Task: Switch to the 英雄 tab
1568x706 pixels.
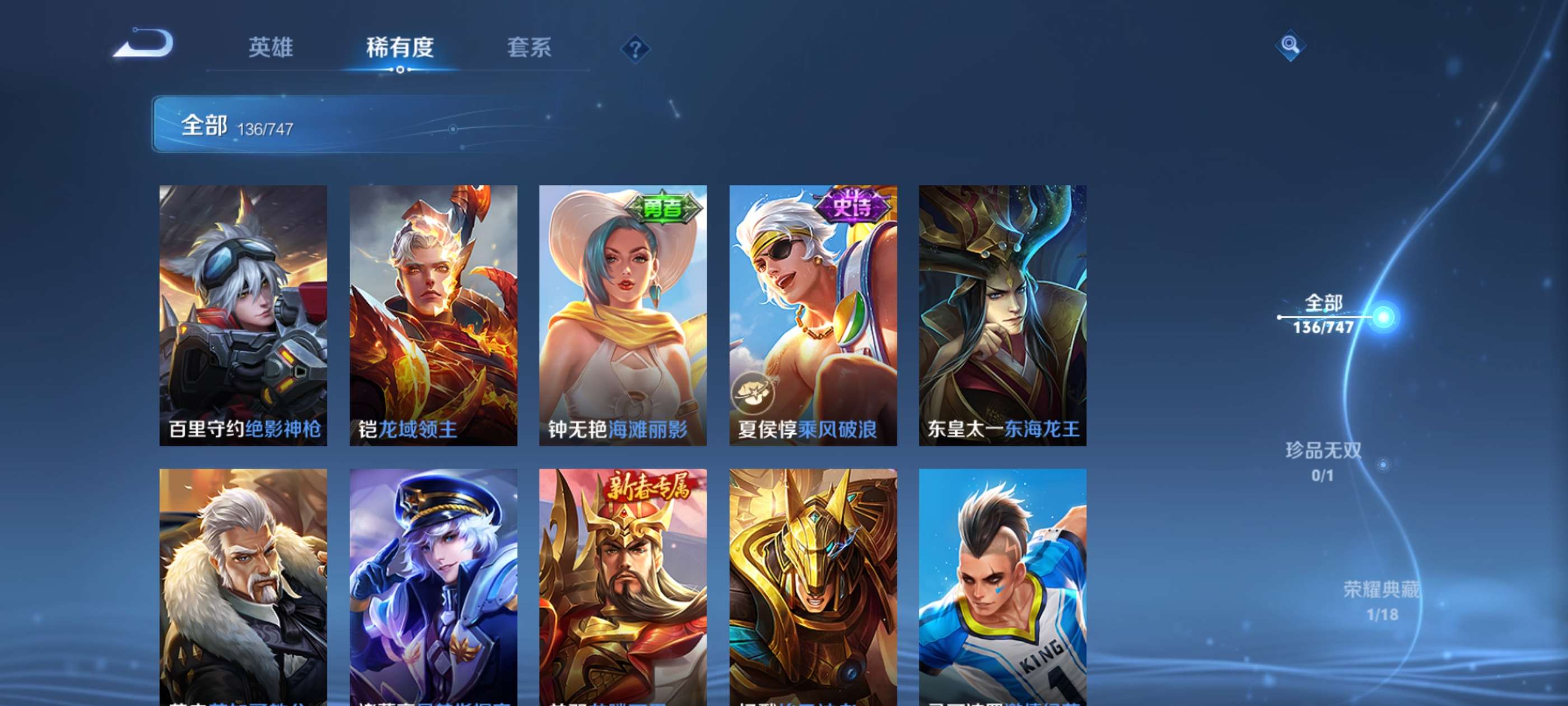Action: 272,48
